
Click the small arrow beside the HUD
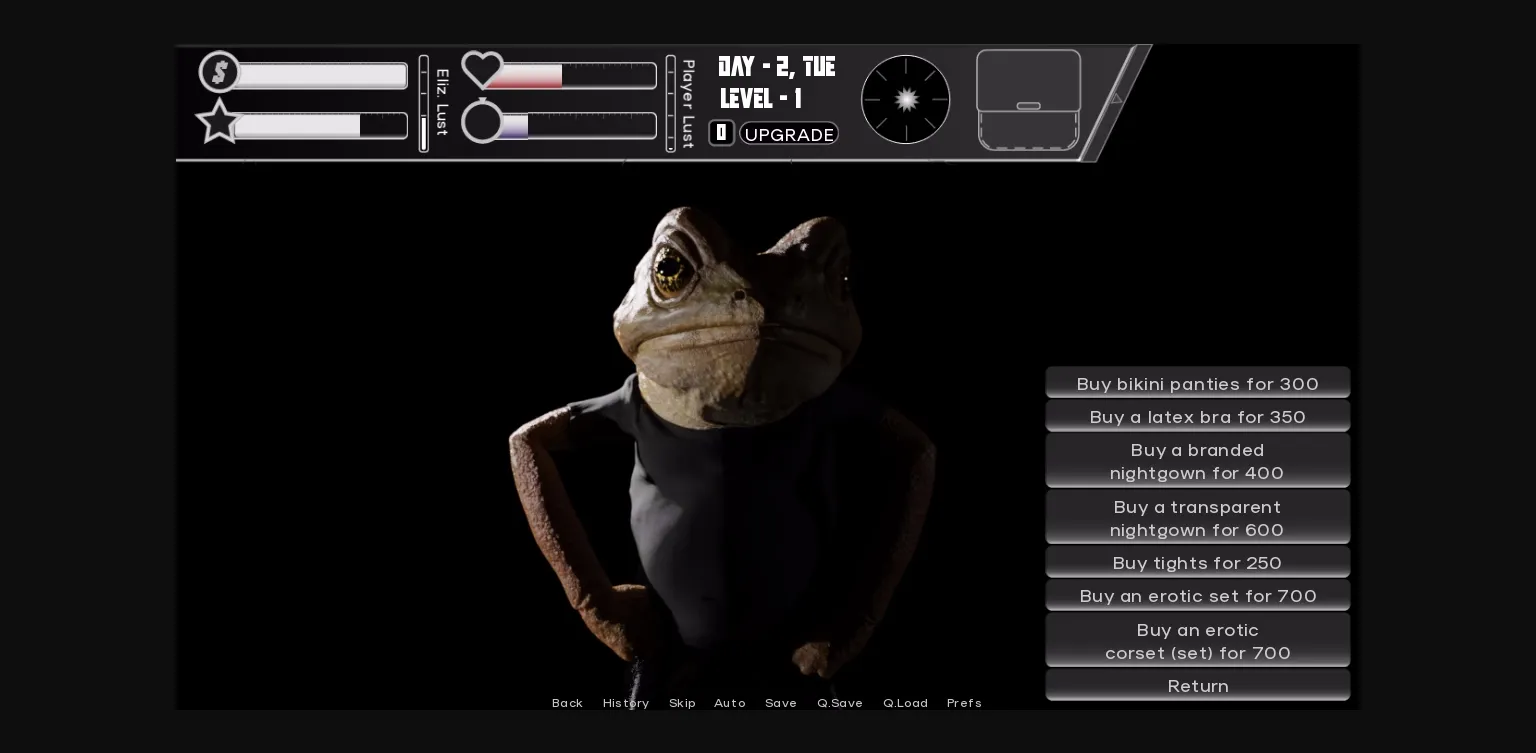(1116, 98)
